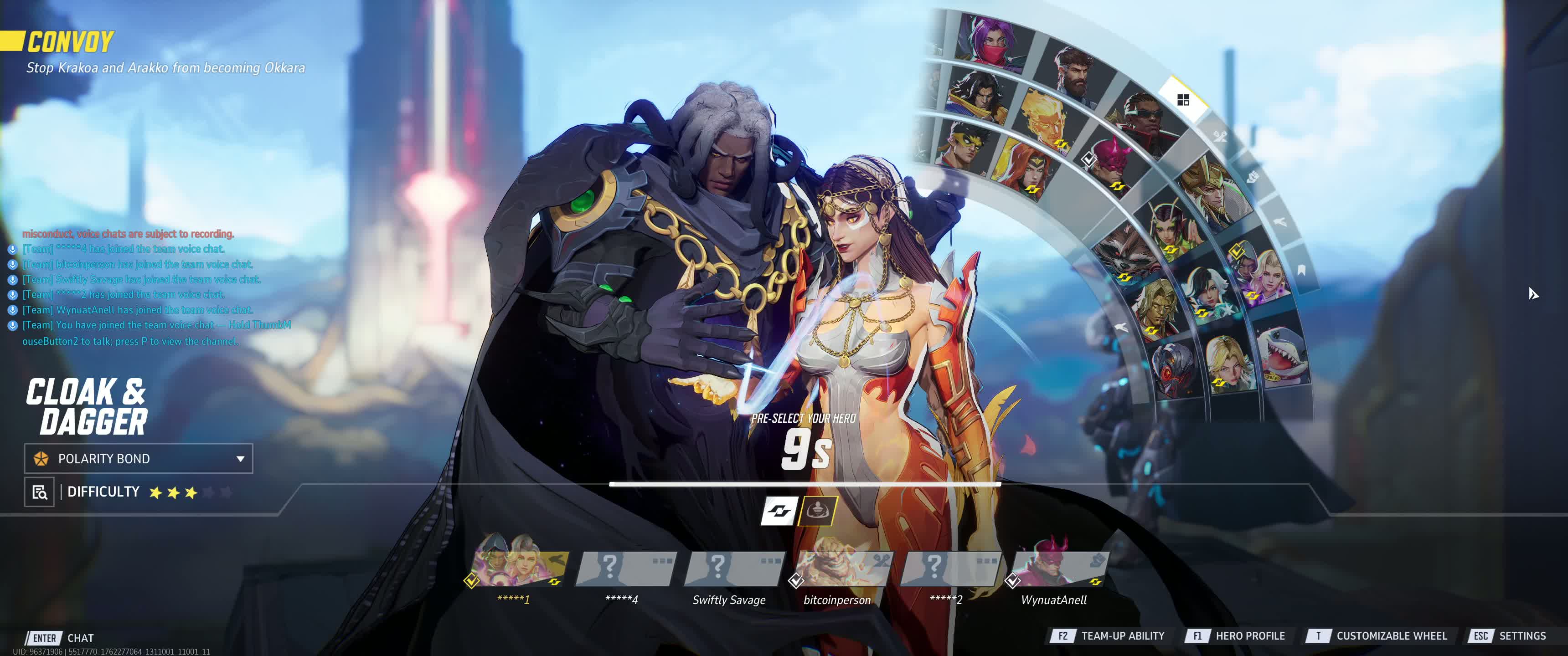The height and width of the screenshot is (656, 1568).
Task: Toggle the white team-up lightning icon
Action: coord(779,511)
